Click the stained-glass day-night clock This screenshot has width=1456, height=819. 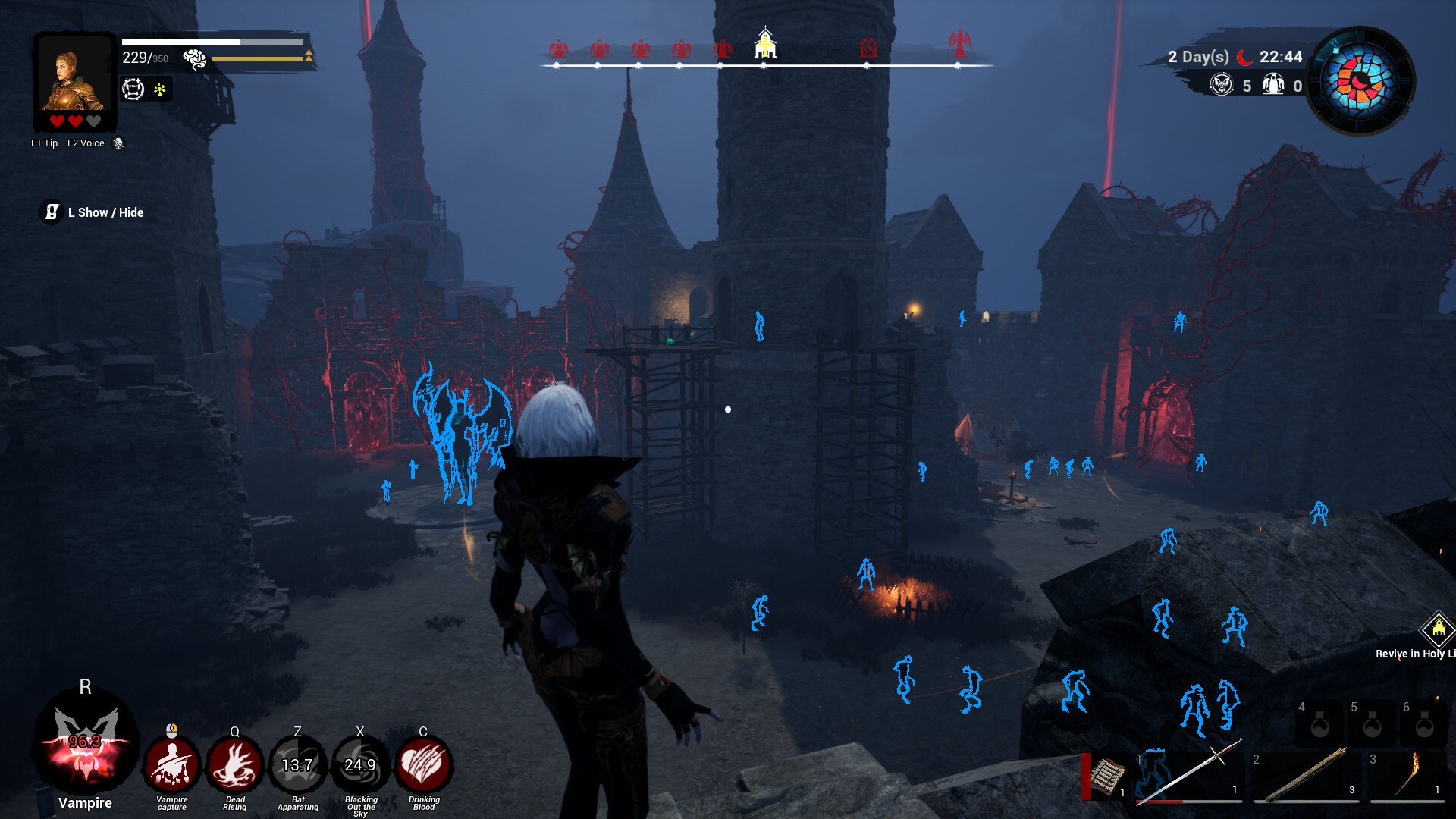click(x=1362, y=80)
